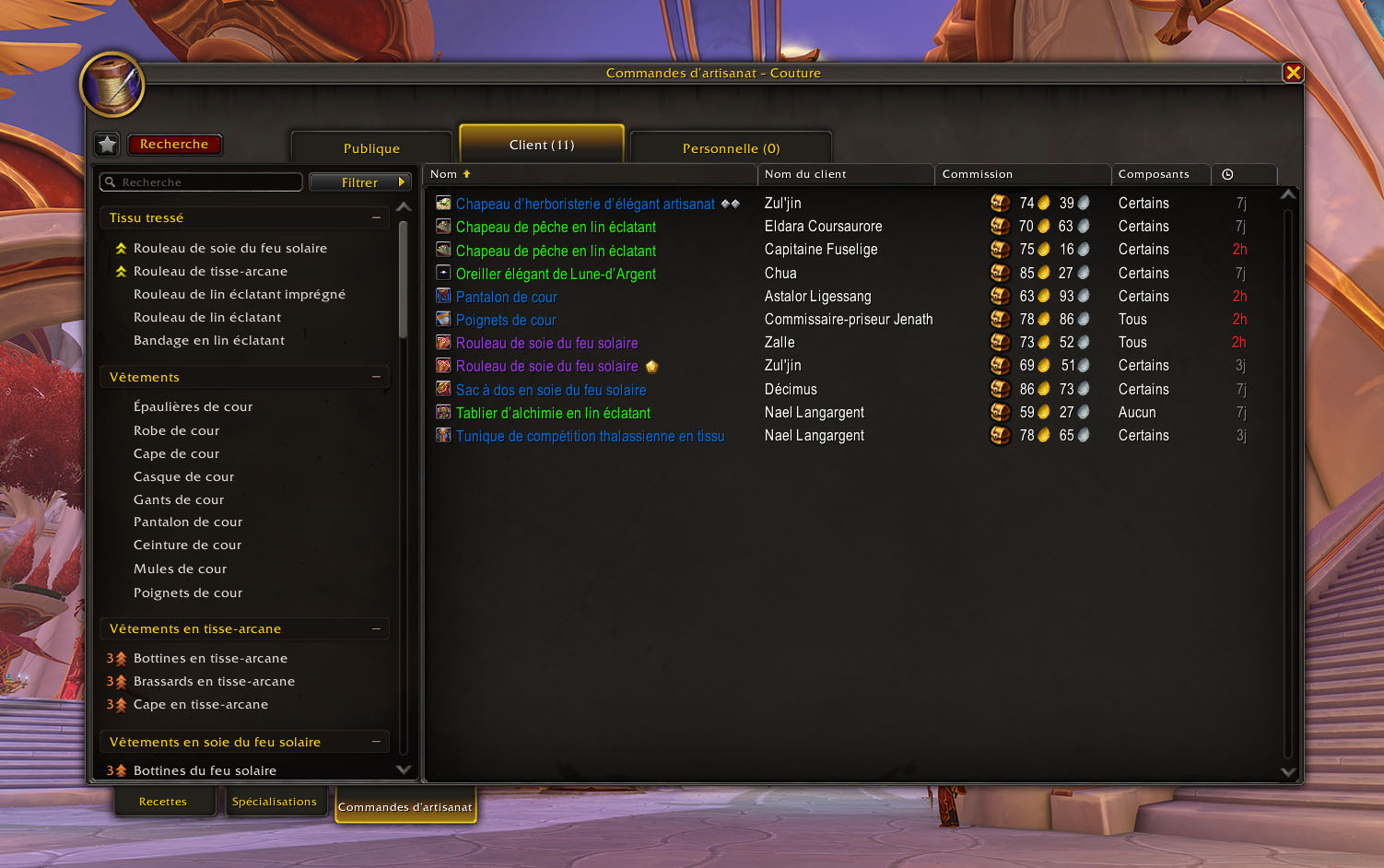Screen dimensions: 1384x868
Task: Click the red Recherche button
Action: [x=174, y=144]
